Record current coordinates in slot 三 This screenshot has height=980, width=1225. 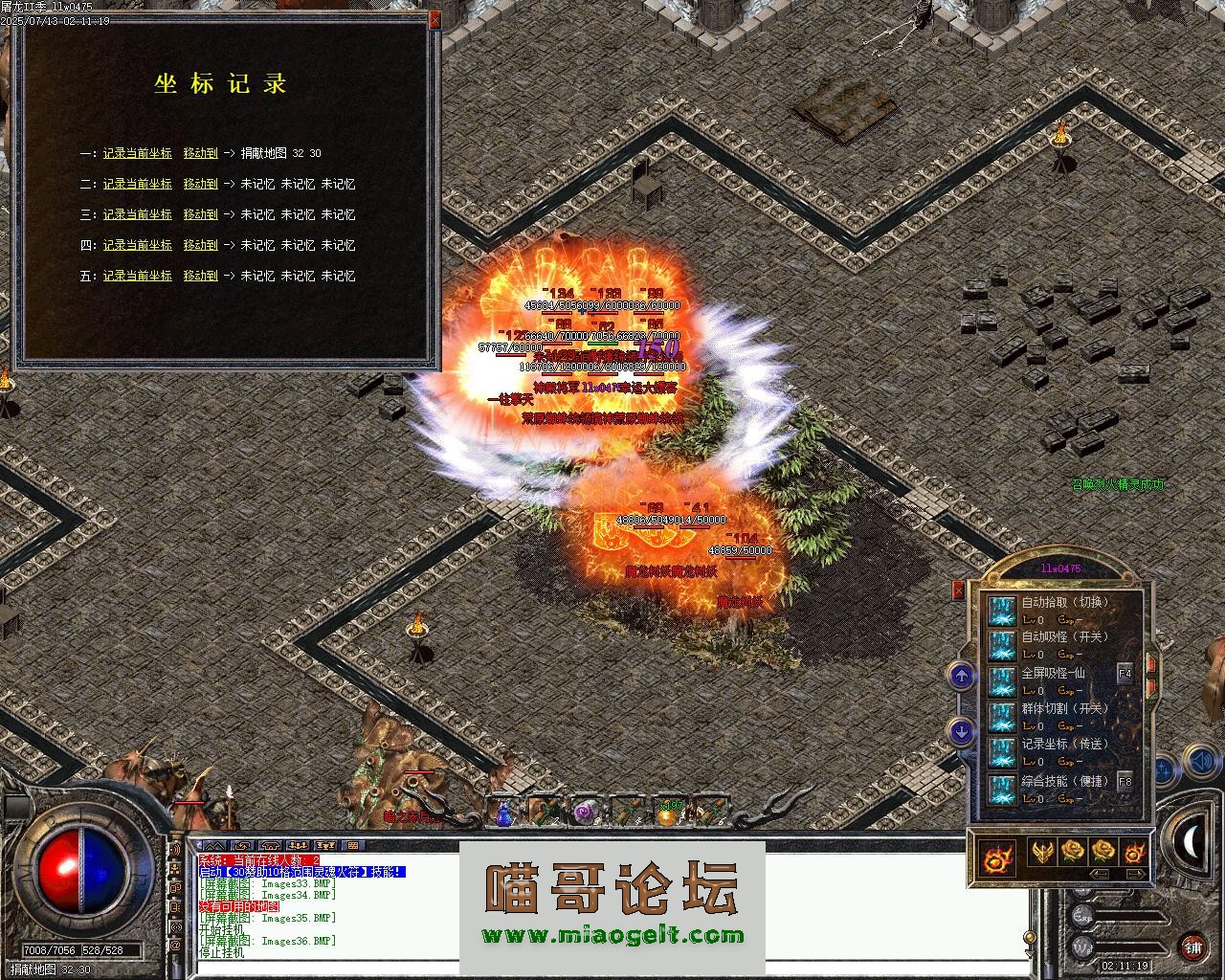(x=138, y=214)
